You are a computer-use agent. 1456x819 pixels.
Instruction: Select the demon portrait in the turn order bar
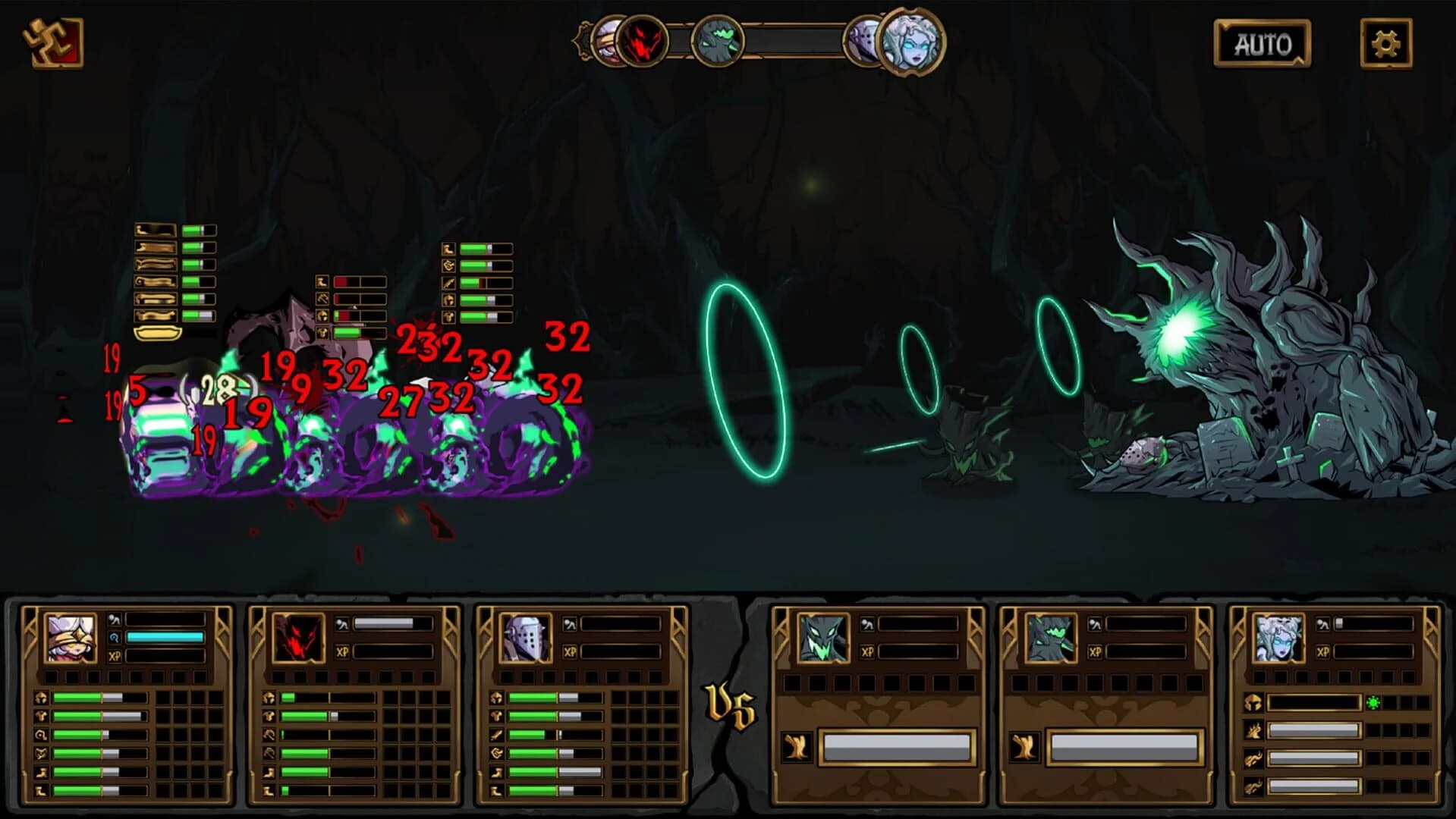tap(641, 42)
